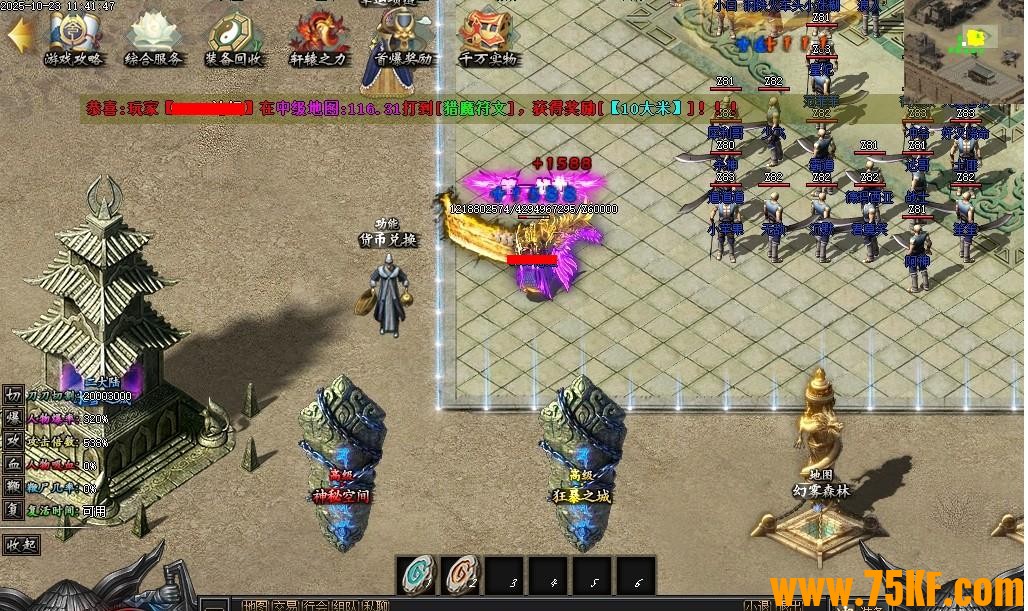Screen dimensions: 1028x611
Task: Open the 综合服务 lotus services menu
Action: tap(153, 38)
